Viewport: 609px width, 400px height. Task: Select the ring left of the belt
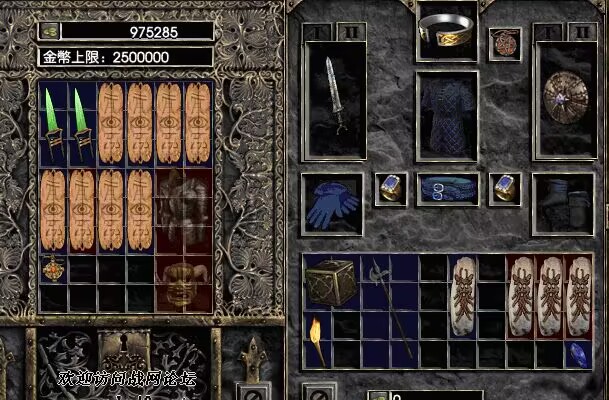click(x=389, y=188)
